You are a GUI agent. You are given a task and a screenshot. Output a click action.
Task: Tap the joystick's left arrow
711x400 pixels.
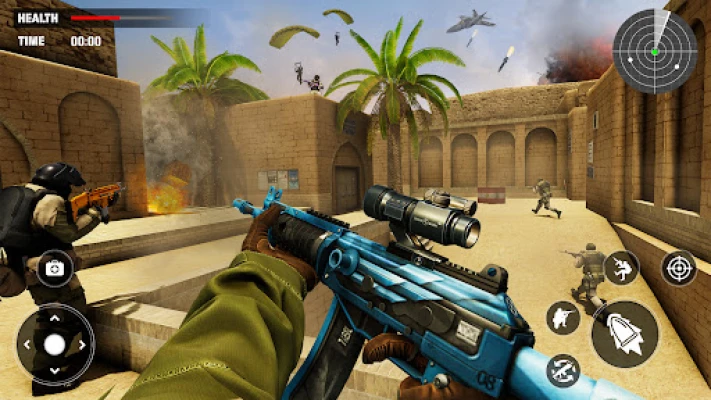coord(27,344)
